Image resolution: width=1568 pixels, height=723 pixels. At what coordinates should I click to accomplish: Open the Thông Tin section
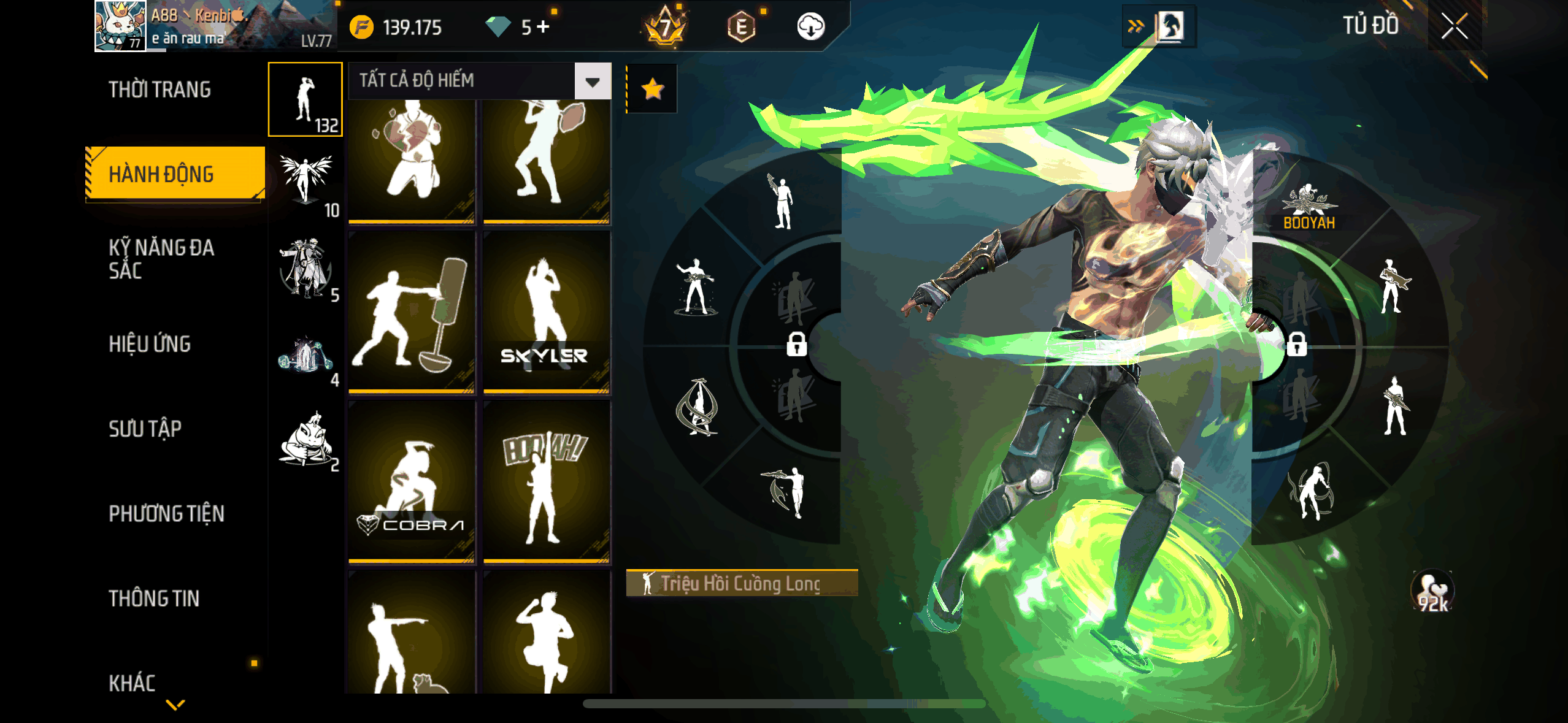[154, 598]
